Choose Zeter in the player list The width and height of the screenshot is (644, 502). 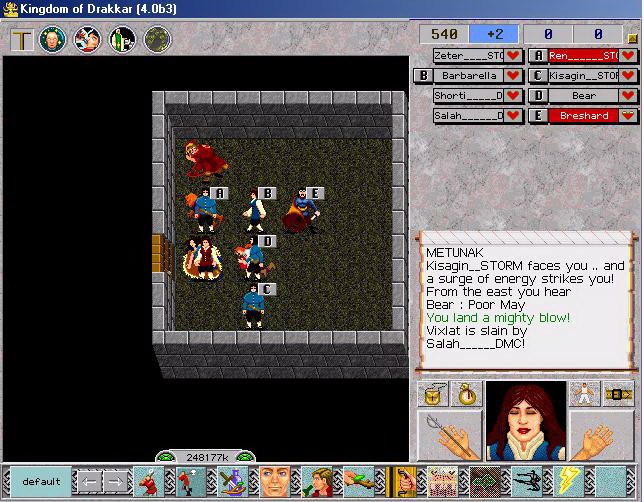point(467,55)
